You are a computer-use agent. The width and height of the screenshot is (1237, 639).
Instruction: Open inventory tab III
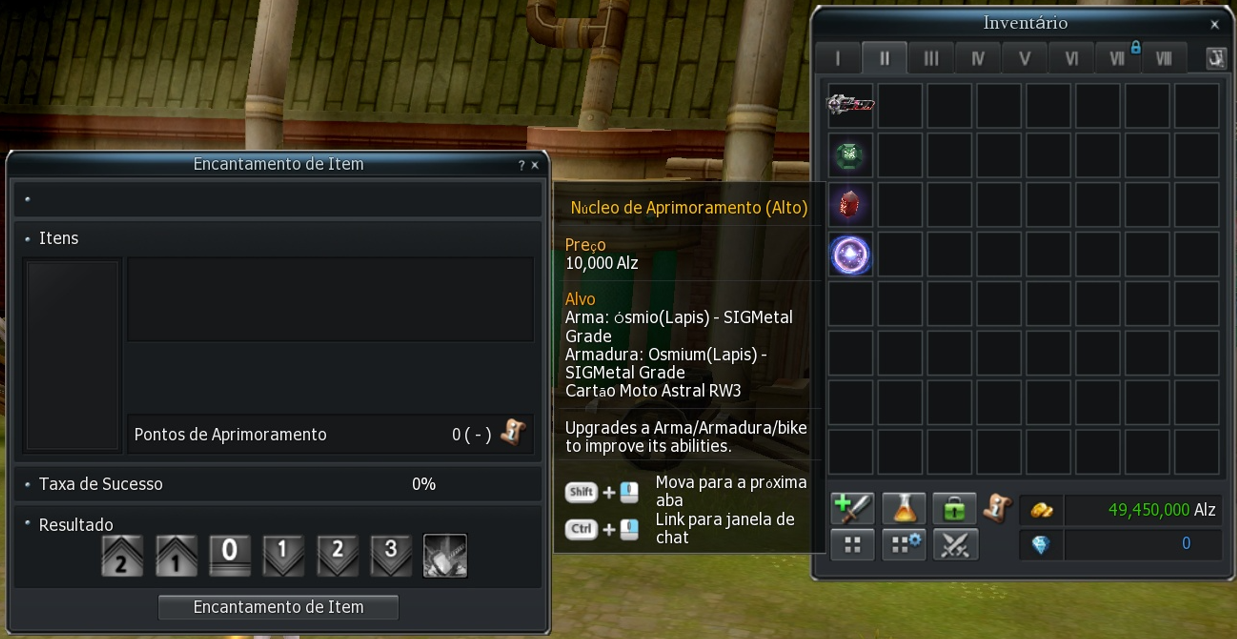coord(931,58)
